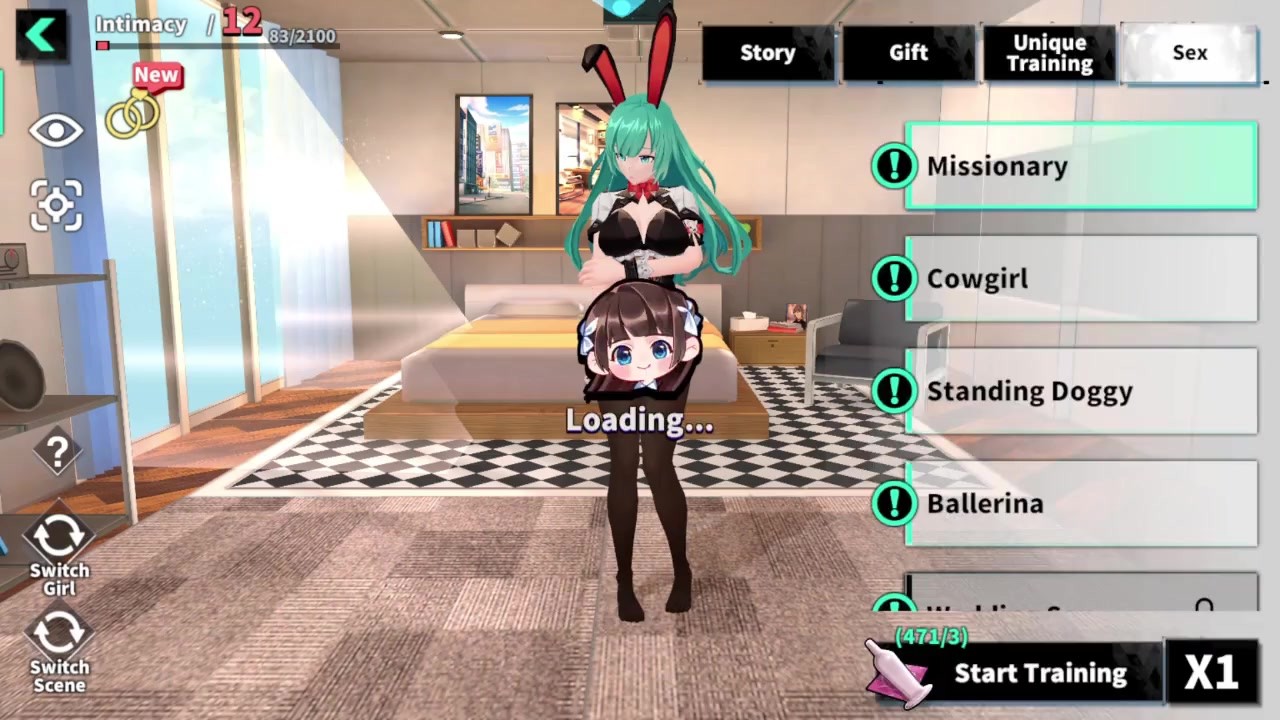Toggle the eye visibility icon
This screenshot has width=1280, height=720.
(56, 131)
